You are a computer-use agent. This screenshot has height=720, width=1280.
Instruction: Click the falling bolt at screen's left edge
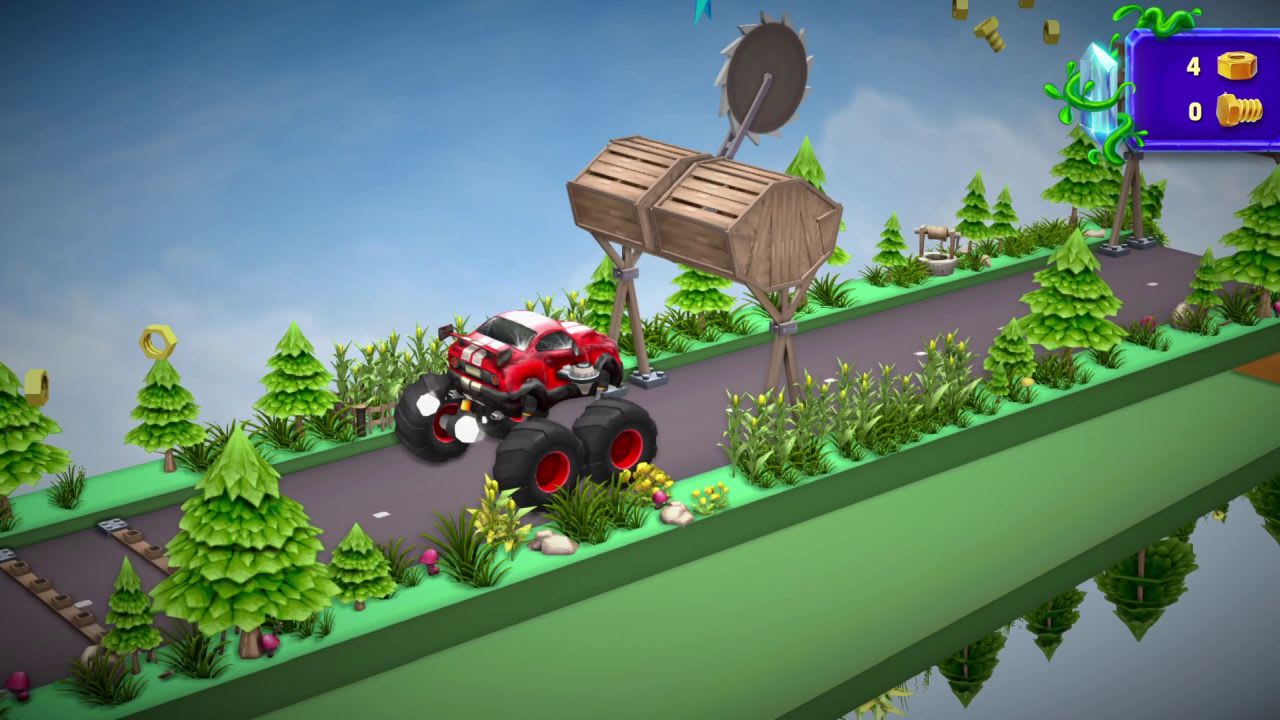pyautogui.click(x=36, y=385)
